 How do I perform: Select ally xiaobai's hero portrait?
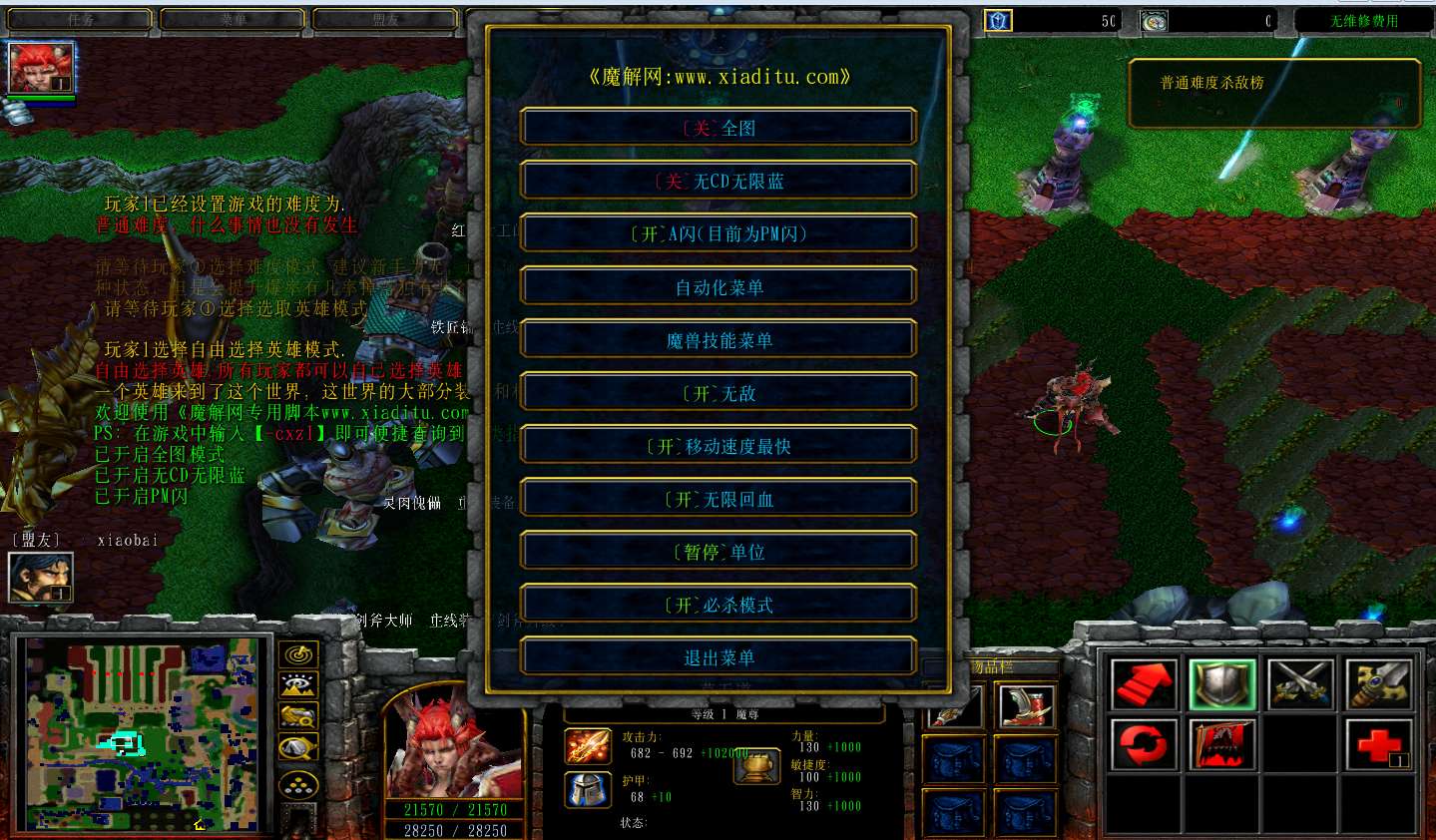pyautogui.click(x=40, y=577)
